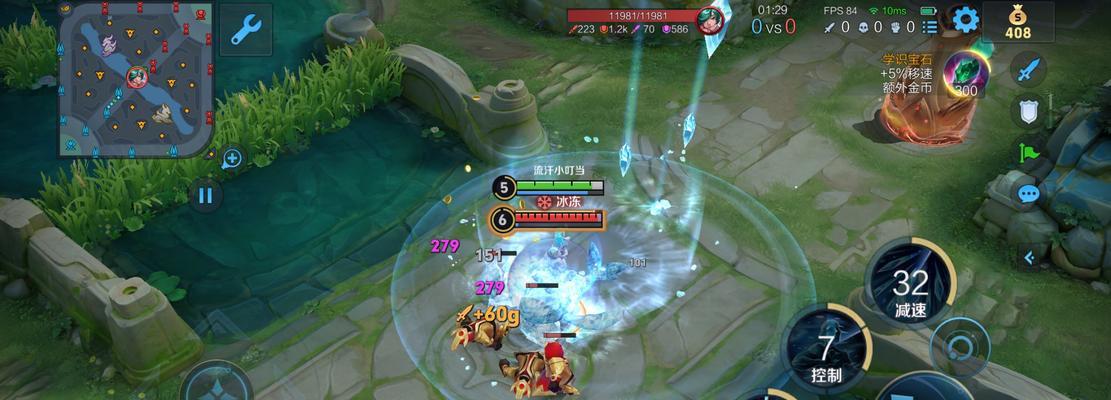Viewport: 1111px width, 400px height.
Task: Select the enemy hero portrait at top
Action: 711,21
